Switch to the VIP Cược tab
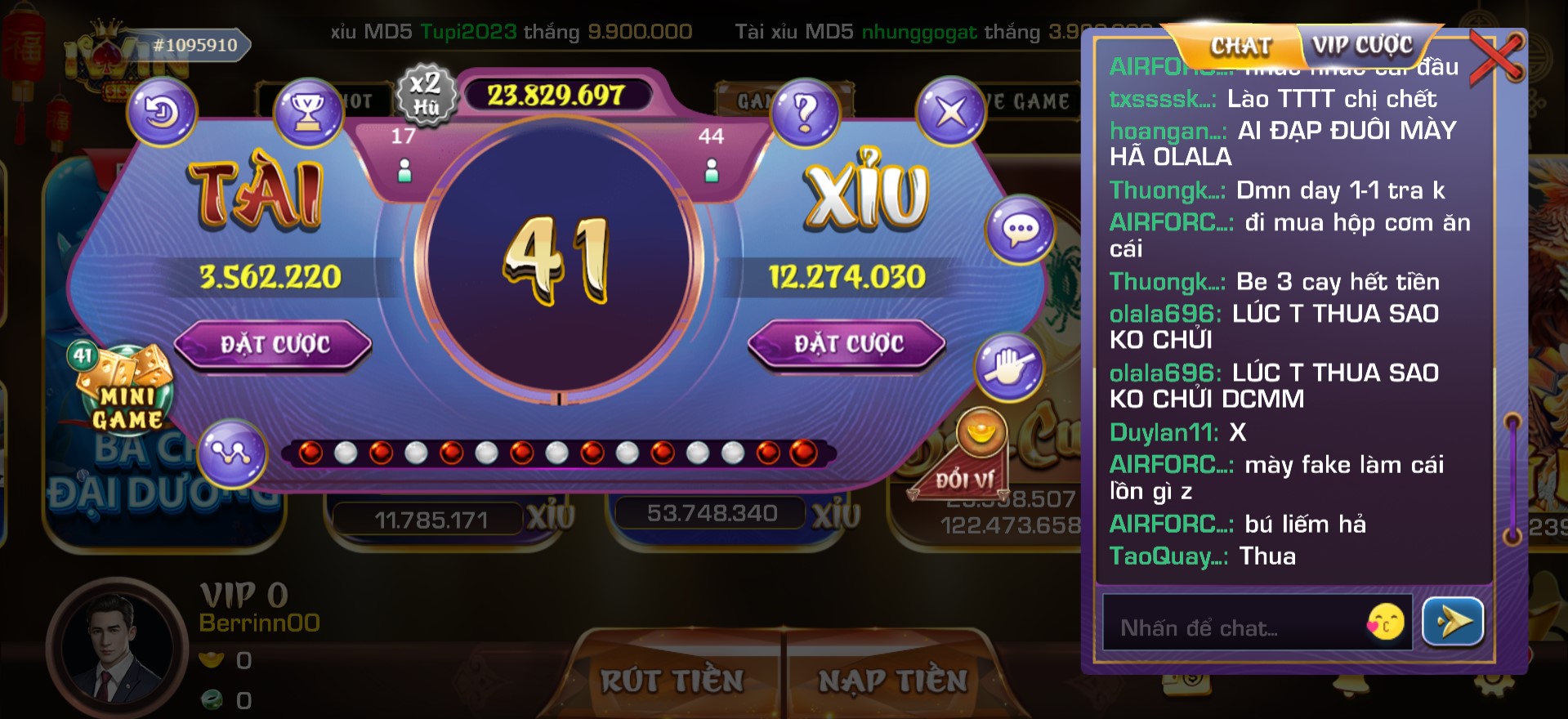This screenshot has width=1568, height=719. click(x=1362, y=45)
